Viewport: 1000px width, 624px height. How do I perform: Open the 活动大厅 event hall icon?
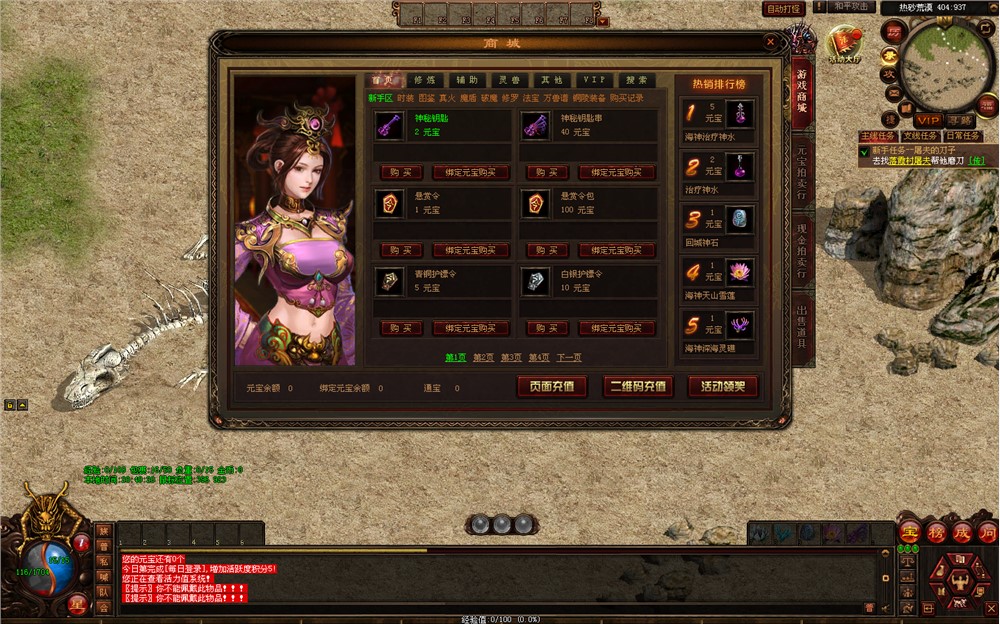843,45
